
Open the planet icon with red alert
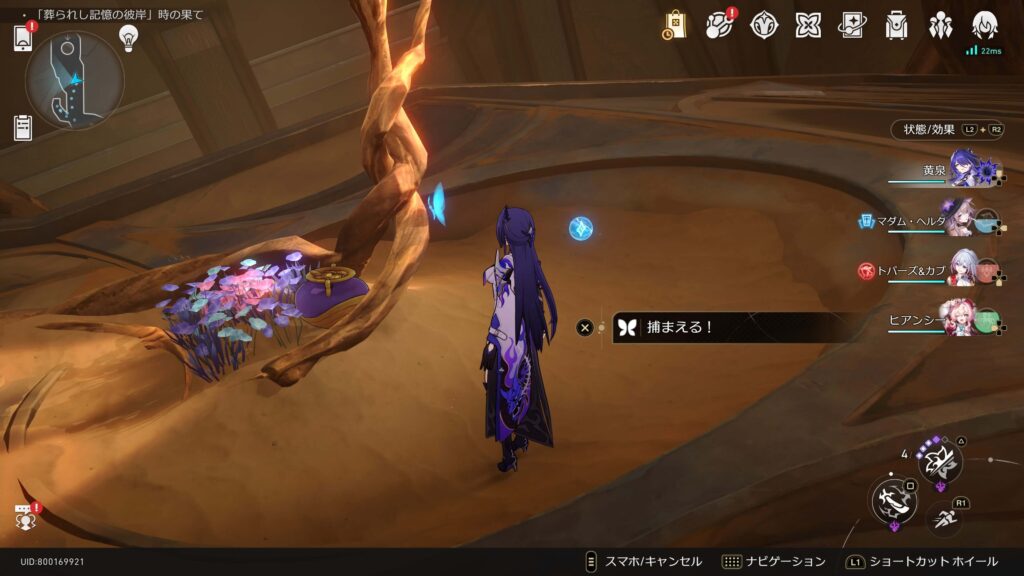[719, 25]
